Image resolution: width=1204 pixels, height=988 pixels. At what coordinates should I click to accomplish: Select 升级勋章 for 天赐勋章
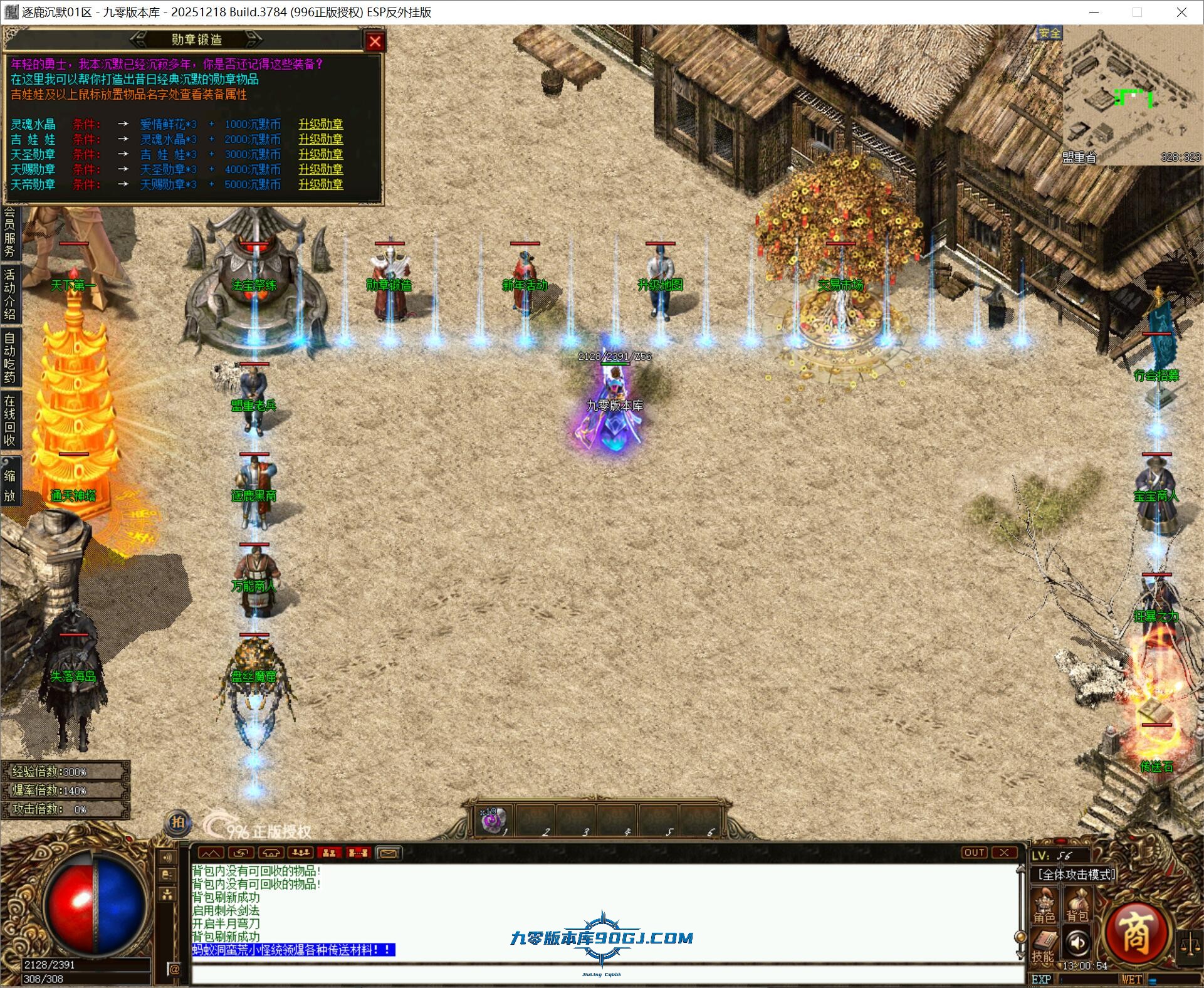320,169
